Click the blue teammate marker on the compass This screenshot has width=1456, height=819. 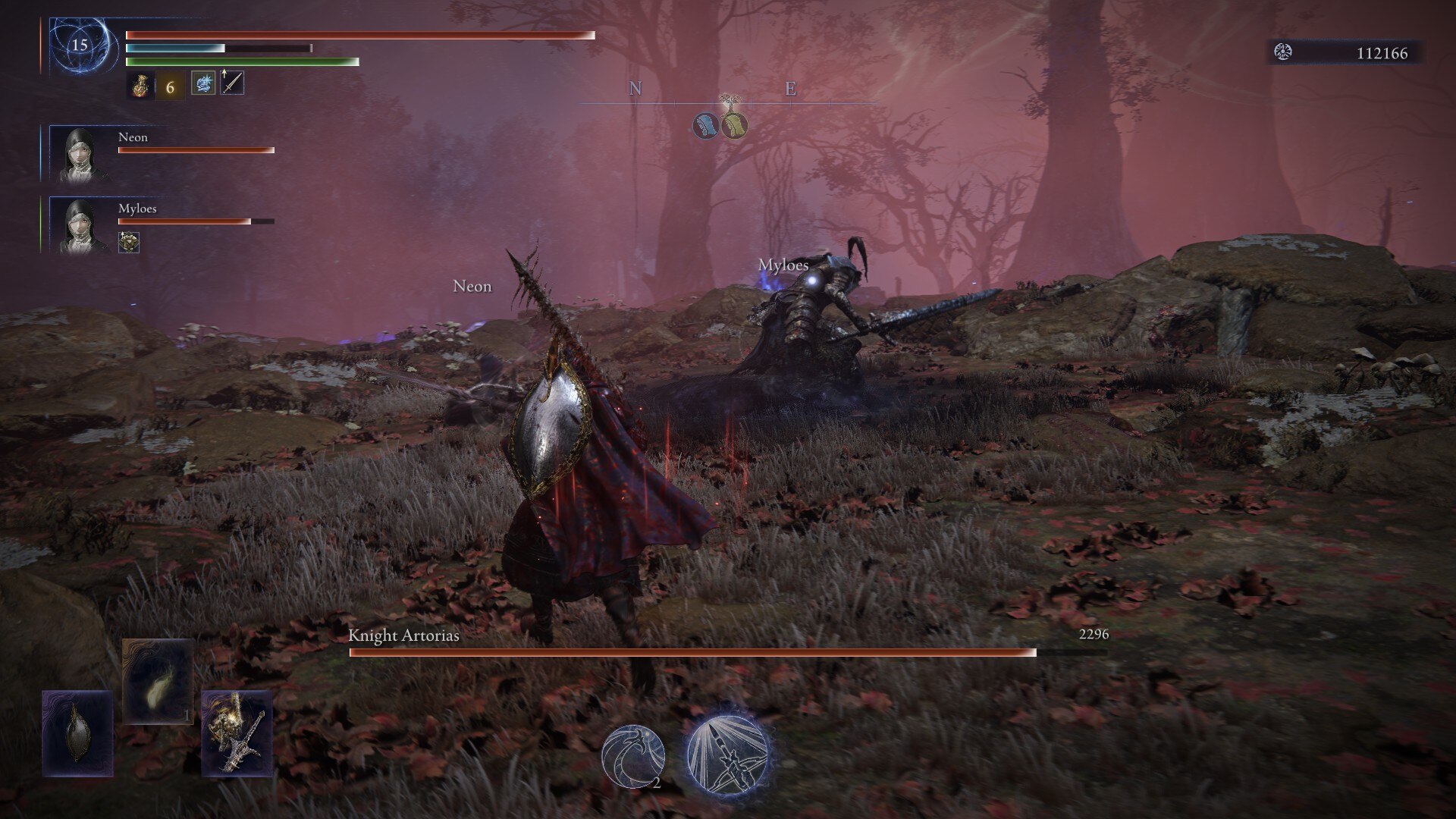pos(706,126)
